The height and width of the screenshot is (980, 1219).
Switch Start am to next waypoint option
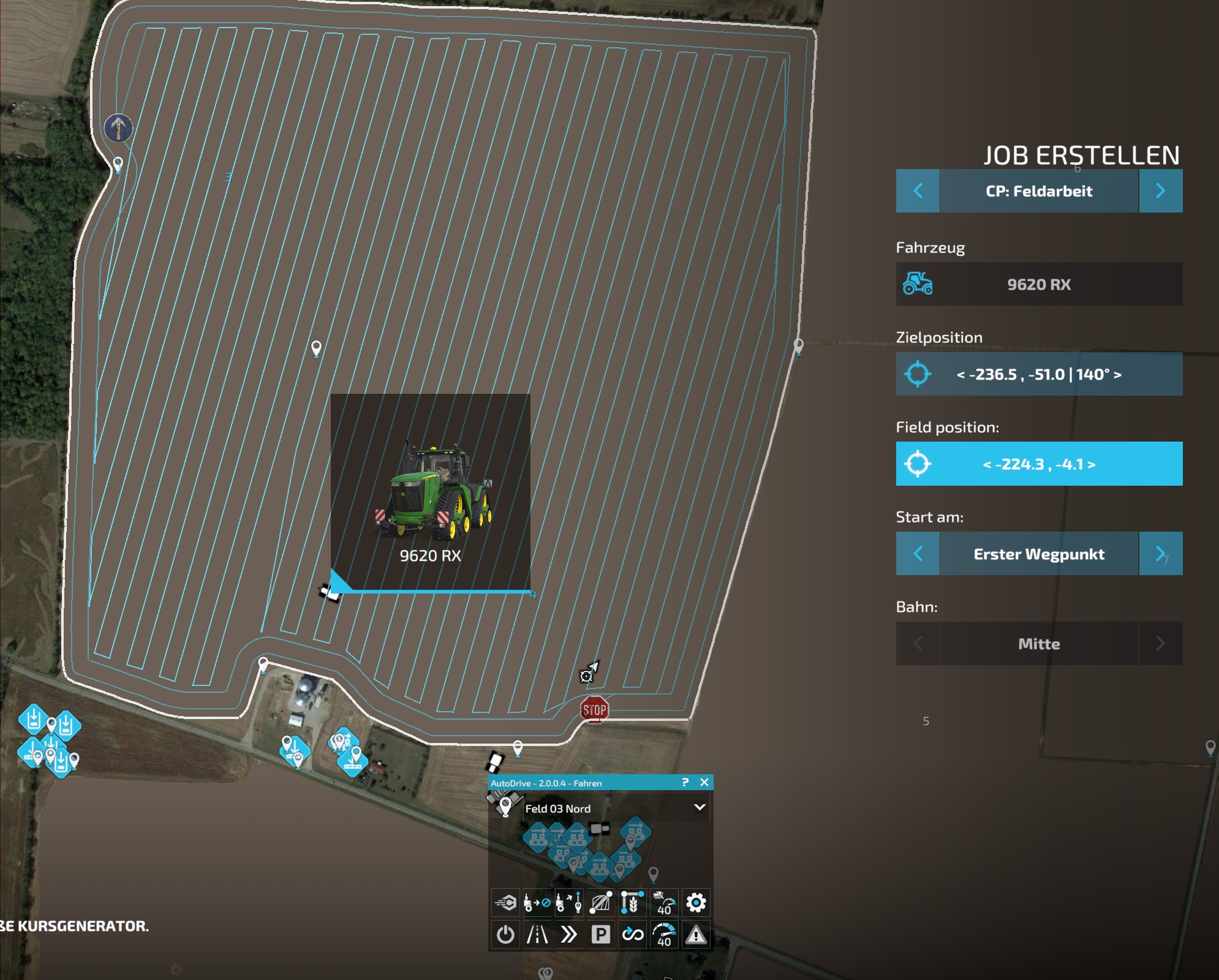point(1161,554)
